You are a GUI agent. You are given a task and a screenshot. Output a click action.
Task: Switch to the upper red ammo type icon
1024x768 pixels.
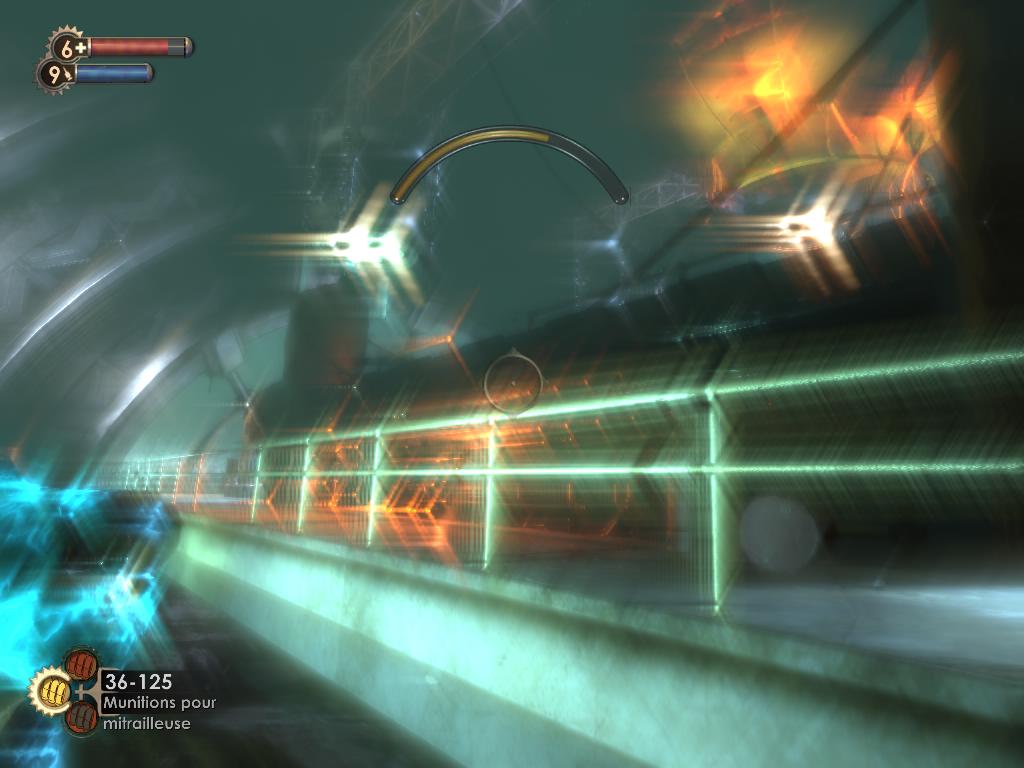pyautogui.click(x=81, y=665)
